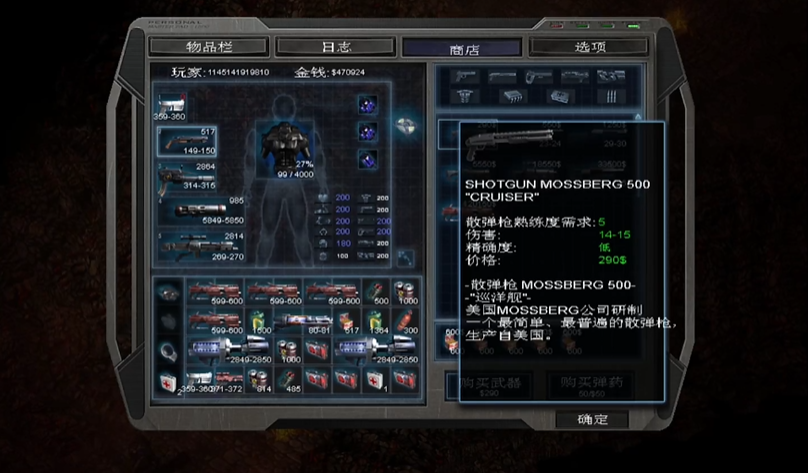Select the equipped shotgun with 517 ammo

click(189, 141)
